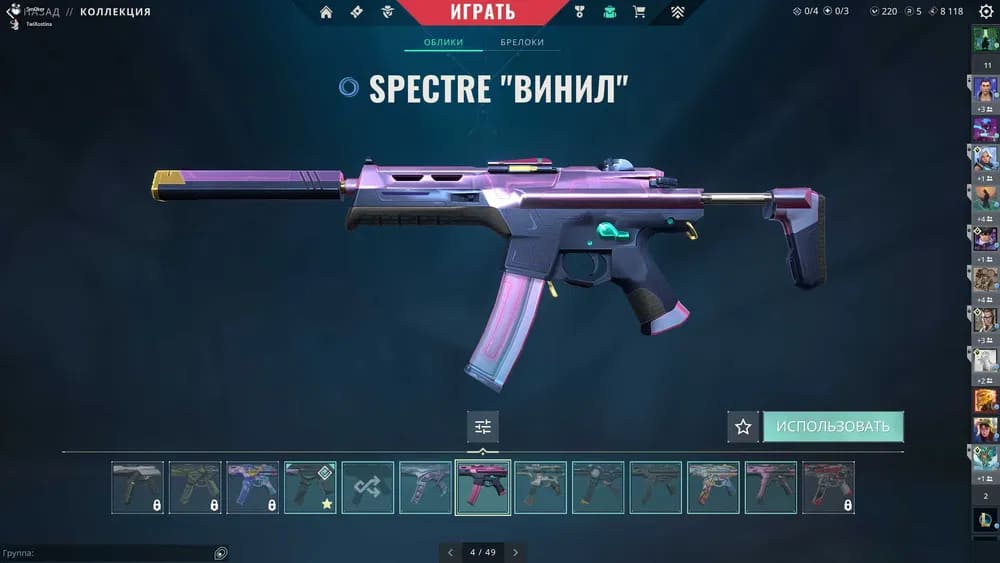Open the skin filter sliders button
The image size is (1000, 563).
tap(483, 427)
